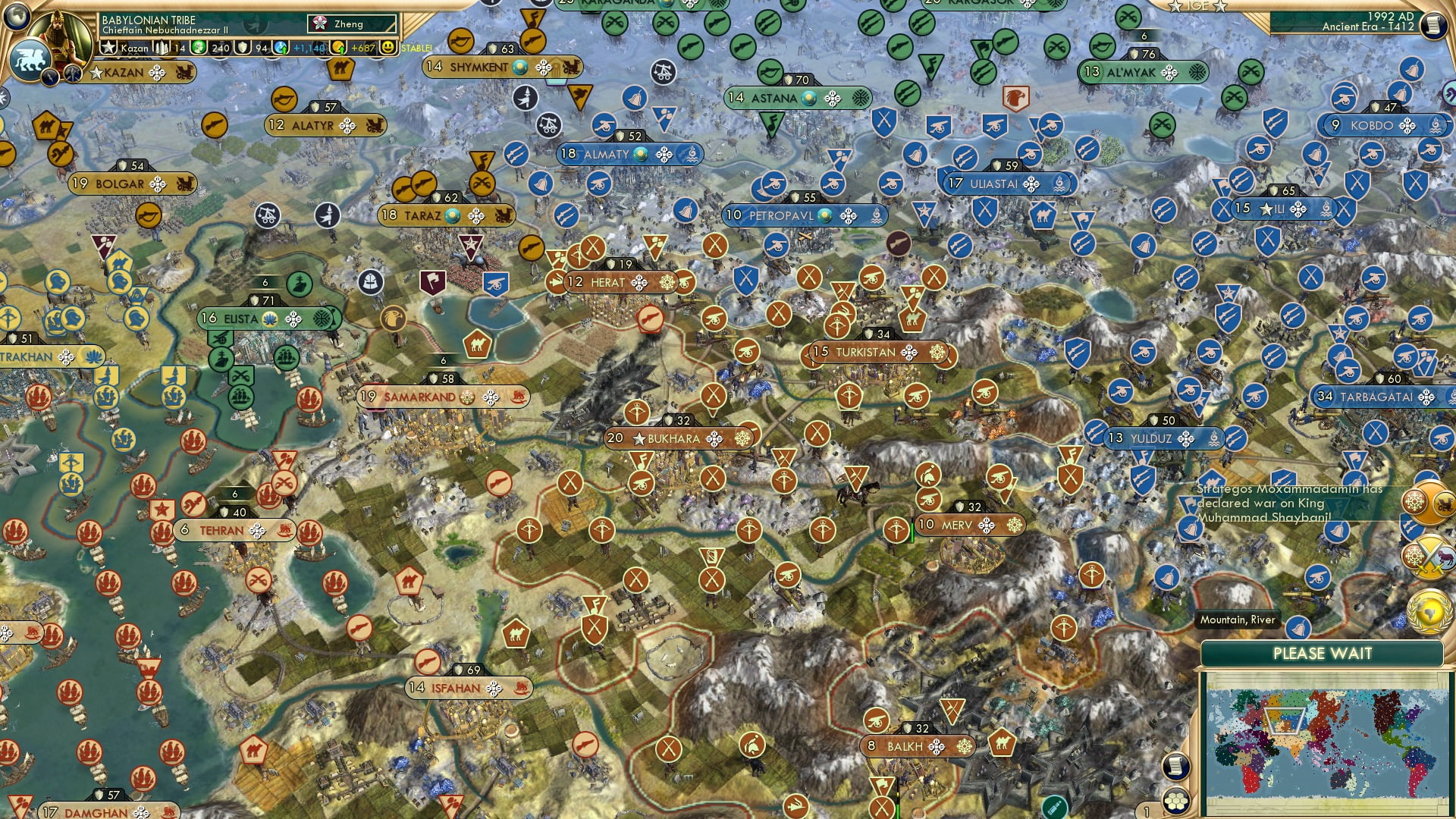The height and width of the screenshot is (819, 1456).
Task: Click the STABLE happiness smiley indicator
Action: (x=389, y=48)
